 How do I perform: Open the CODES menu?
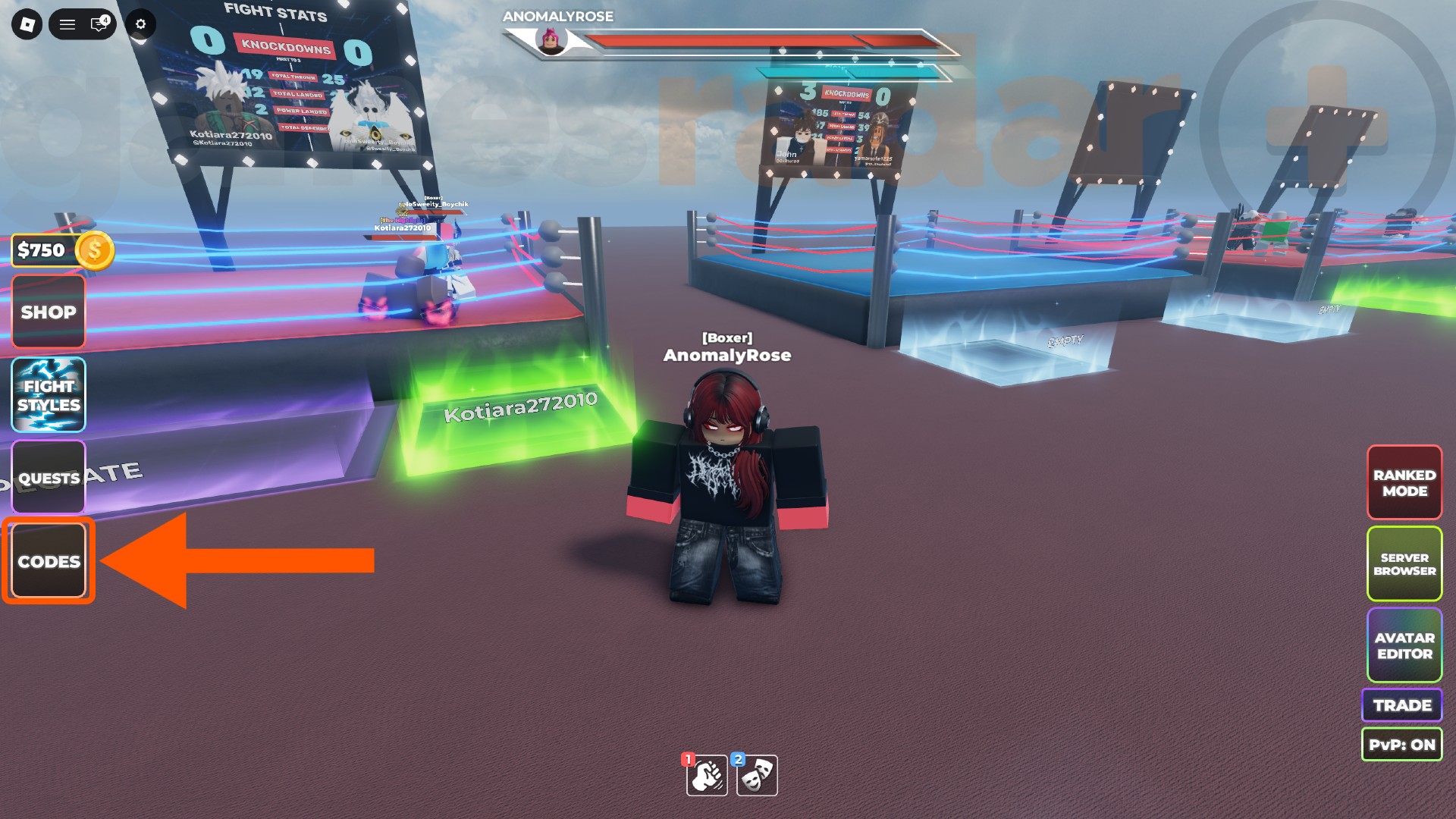click(48, 561)
